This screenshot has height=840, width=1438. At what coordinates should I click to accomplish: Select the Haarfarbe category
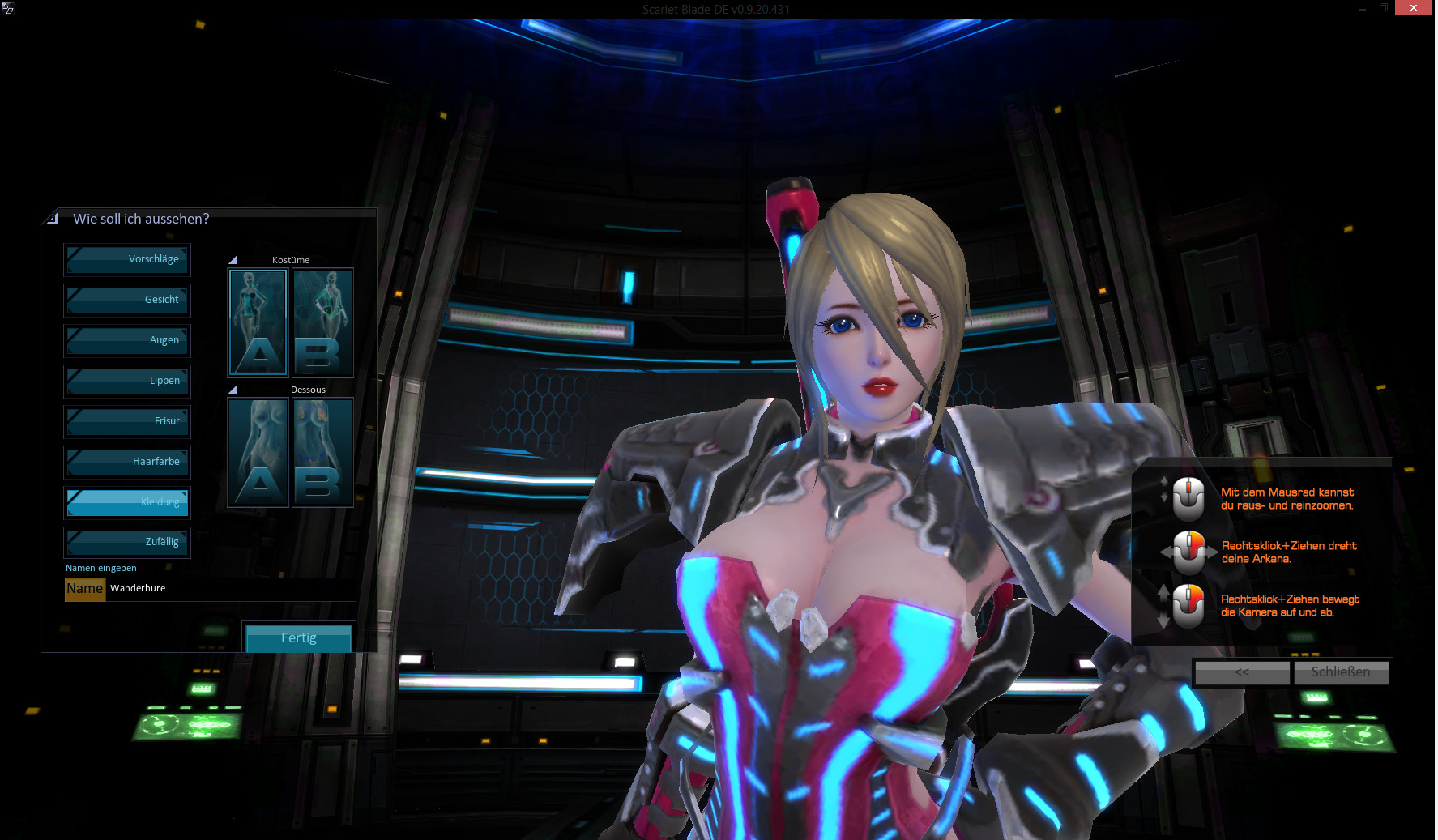coord(127,463)
